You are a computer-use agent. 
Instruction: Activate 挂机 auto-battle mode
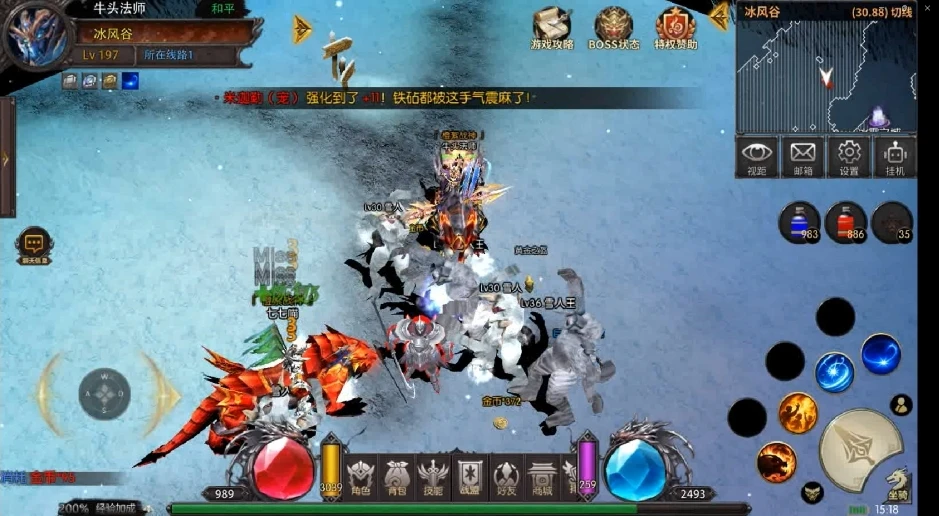[894, 157]
